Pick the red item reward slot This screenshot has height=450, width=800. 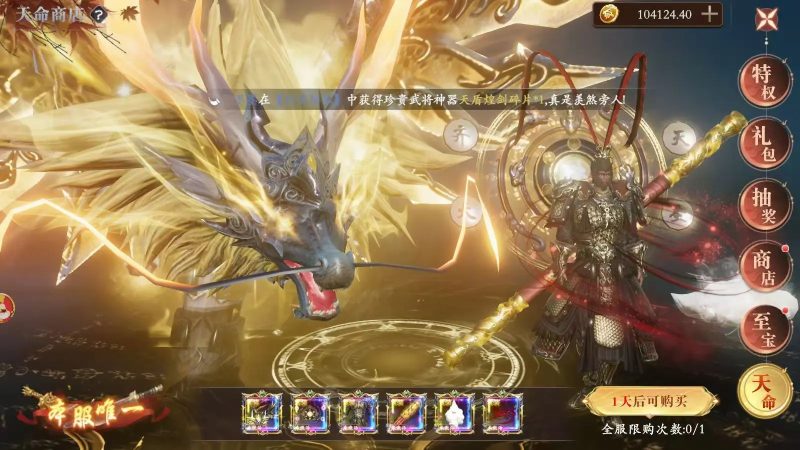pos(500,412)
